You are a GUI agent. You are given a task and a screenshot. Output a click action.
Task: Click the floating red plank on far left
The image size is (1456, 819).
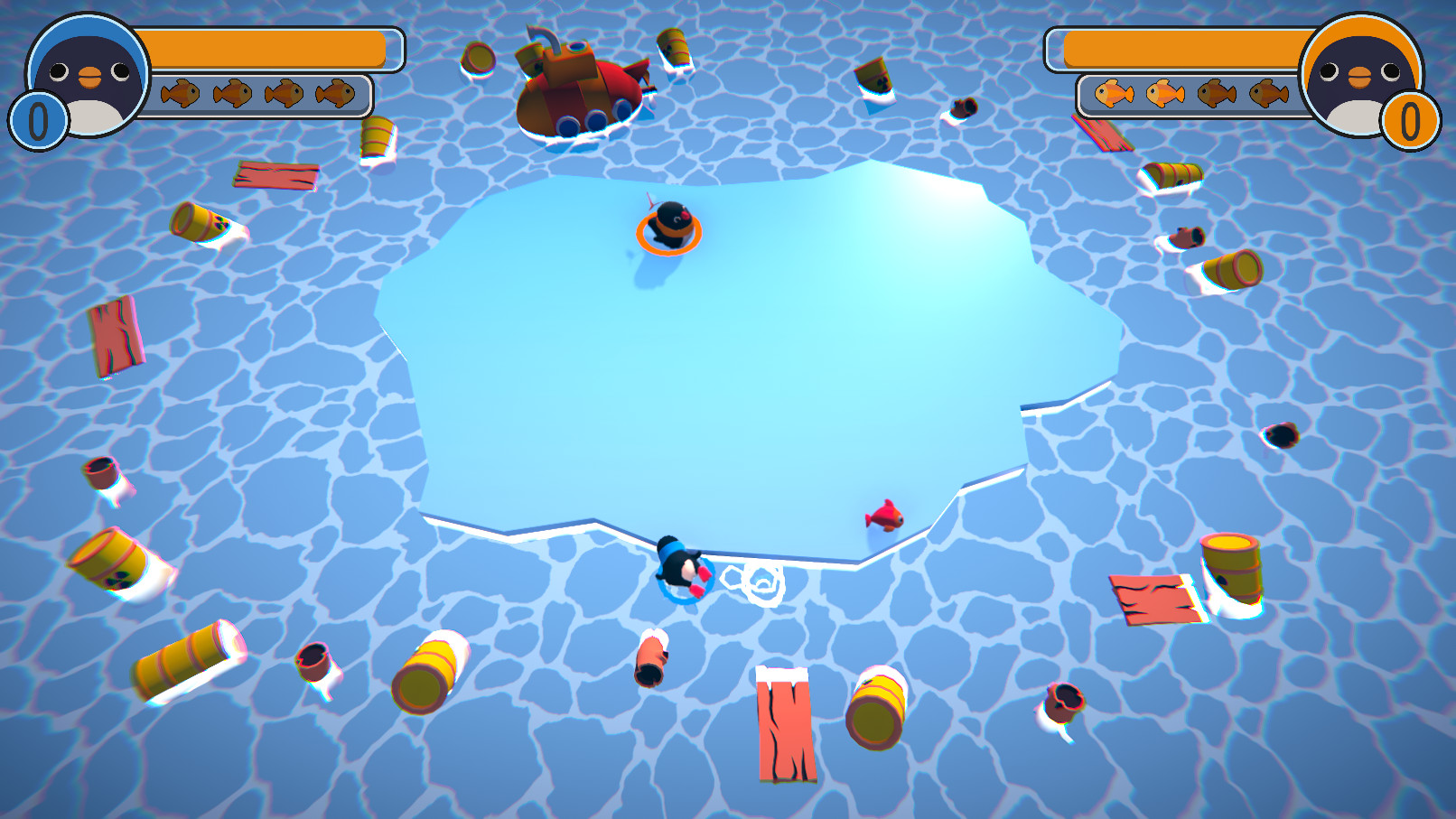coord(115,334)
